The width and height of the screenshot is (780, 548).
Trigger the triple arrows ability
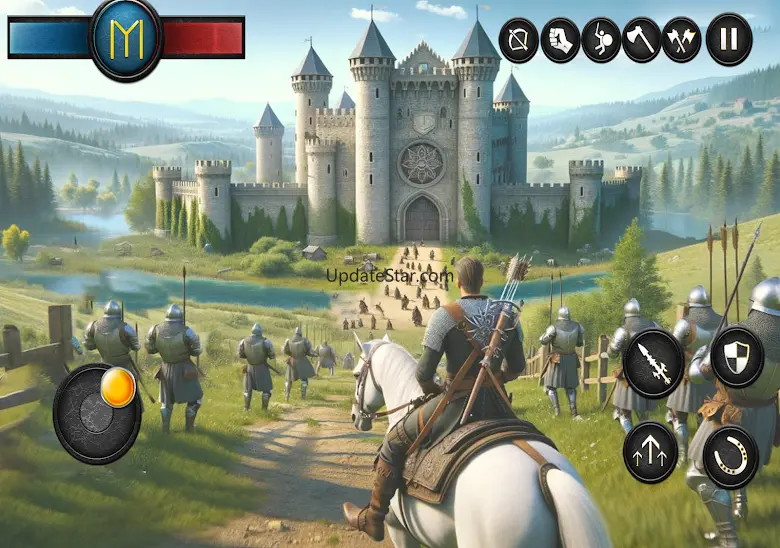point(650,452)
